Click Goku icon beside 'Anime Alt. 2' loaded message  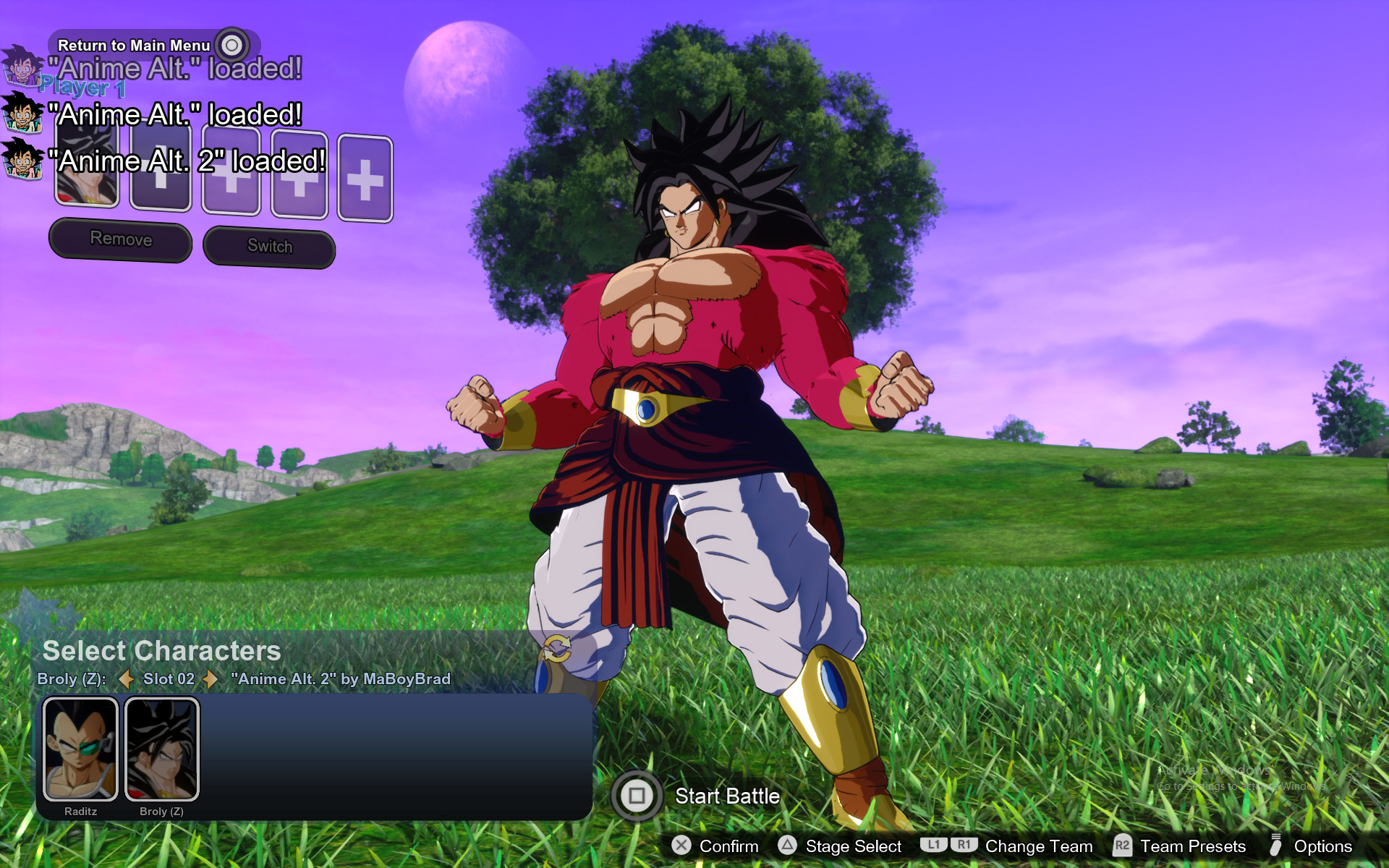[x=22, y=158]
